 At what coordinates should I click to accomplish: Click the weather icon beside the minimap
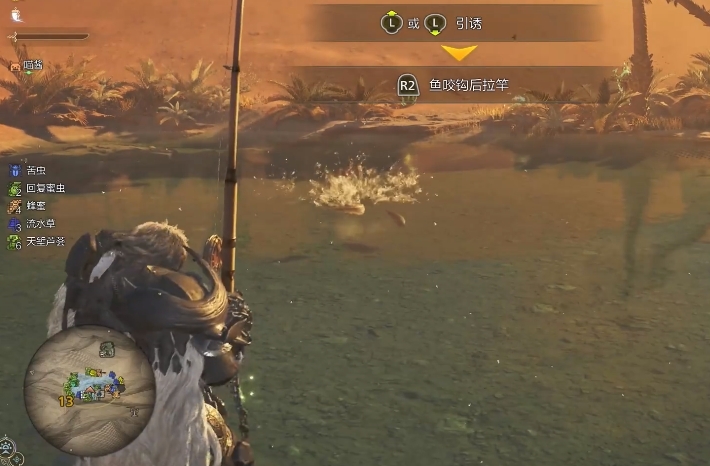(8, 444)
